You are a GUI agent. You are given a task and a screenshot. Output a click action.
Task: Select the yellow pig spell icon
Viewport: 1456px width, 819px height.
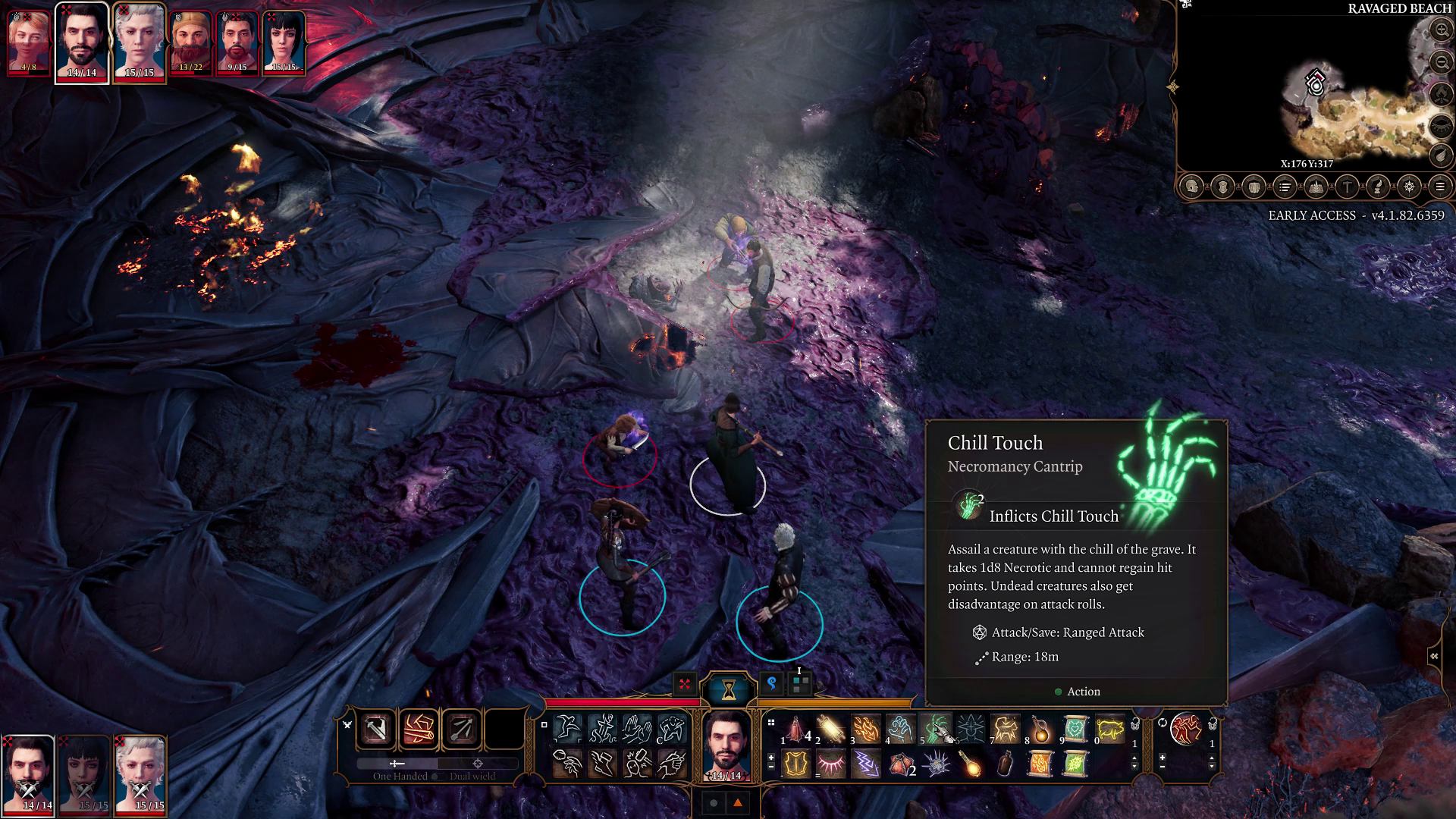click(x=1109, y=730)
